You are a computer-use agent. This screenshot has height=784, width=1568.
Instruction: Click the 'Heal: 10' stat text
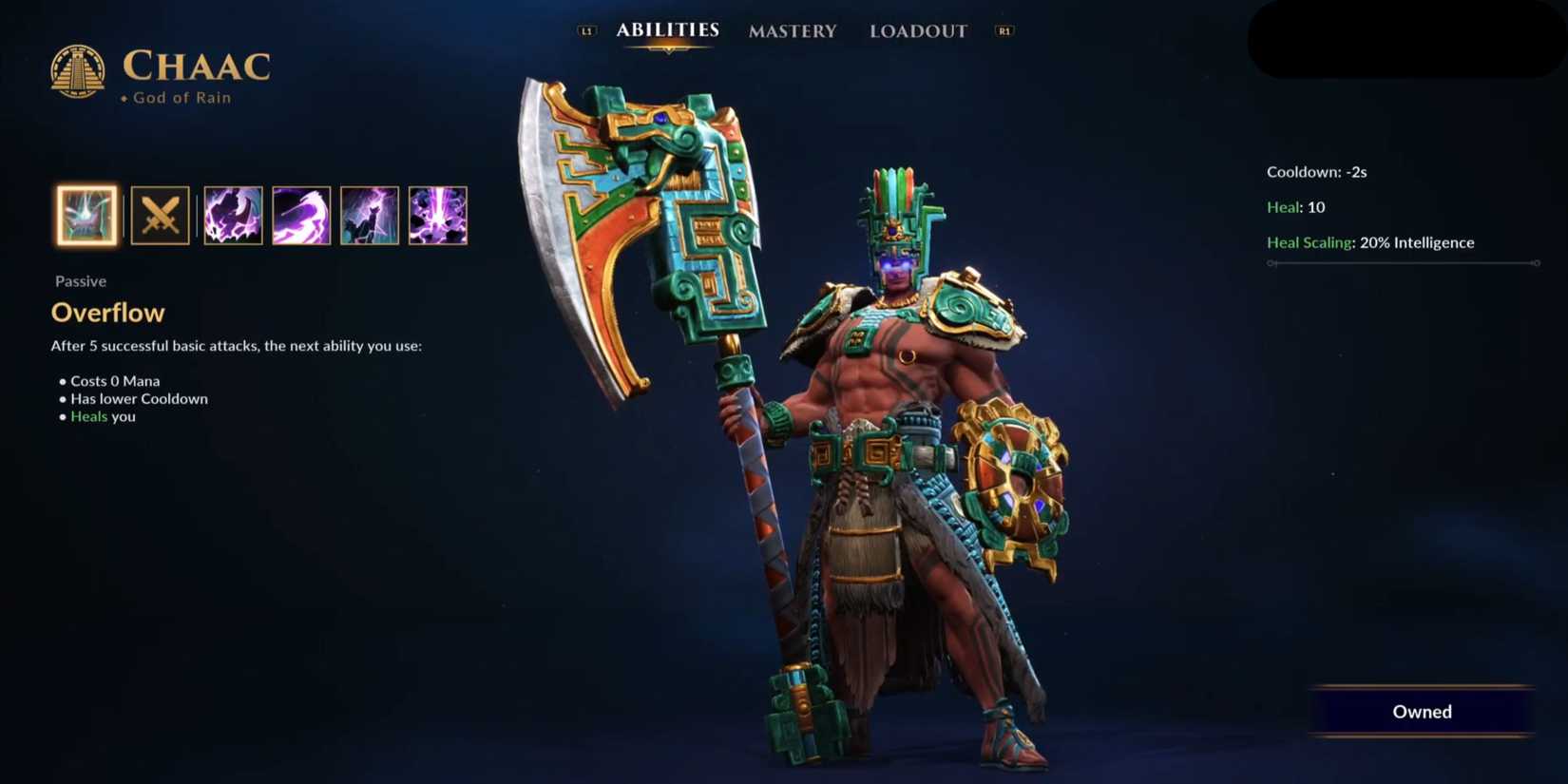tap(1293, 207)
